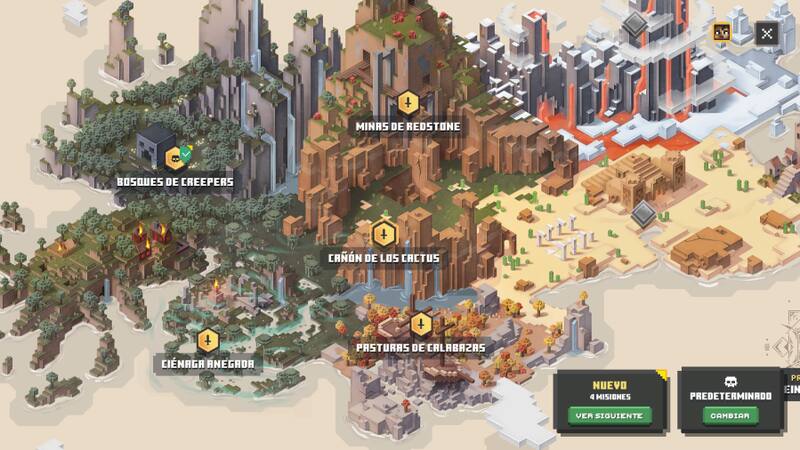This screenshot has width=800, height=450.
Task: Choose the Bosques de Creepers mission marker
Action: click(x=174, y=158)
